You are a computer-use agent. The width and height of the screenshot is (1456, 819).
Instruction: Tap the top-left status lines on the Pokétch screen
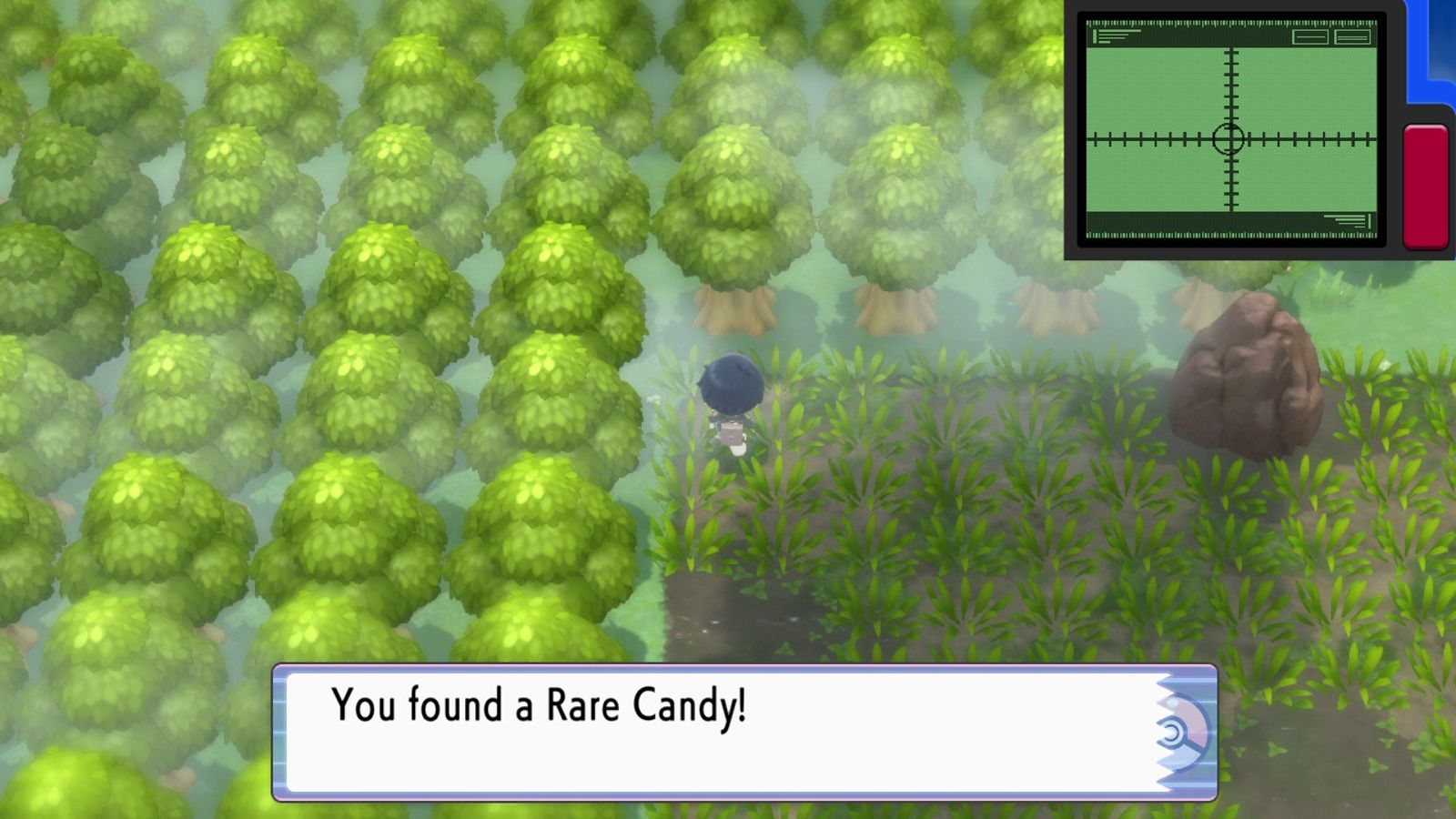(x=1115, y=38)
